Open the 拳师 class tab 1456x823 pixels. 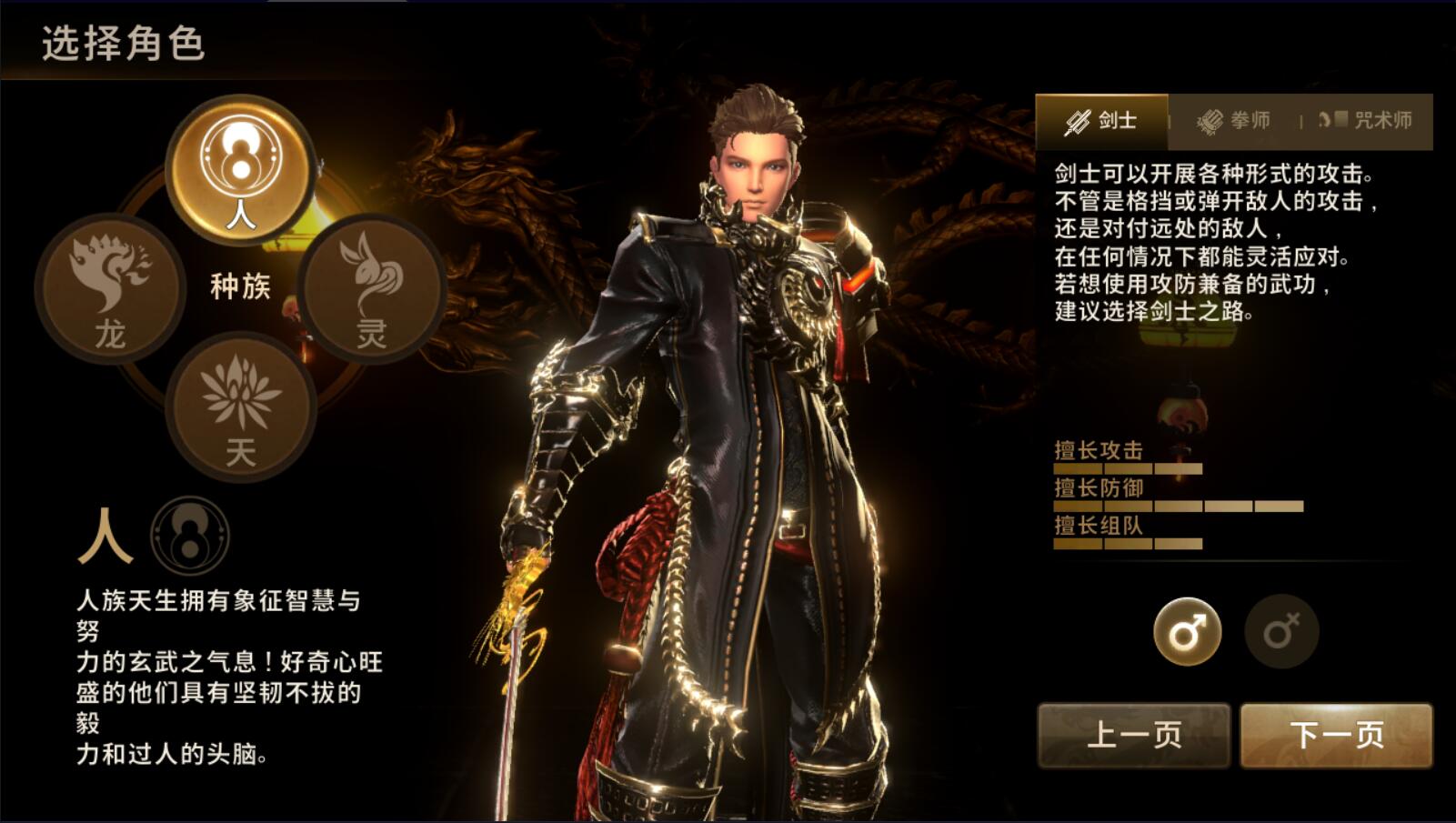point(1234,121)
